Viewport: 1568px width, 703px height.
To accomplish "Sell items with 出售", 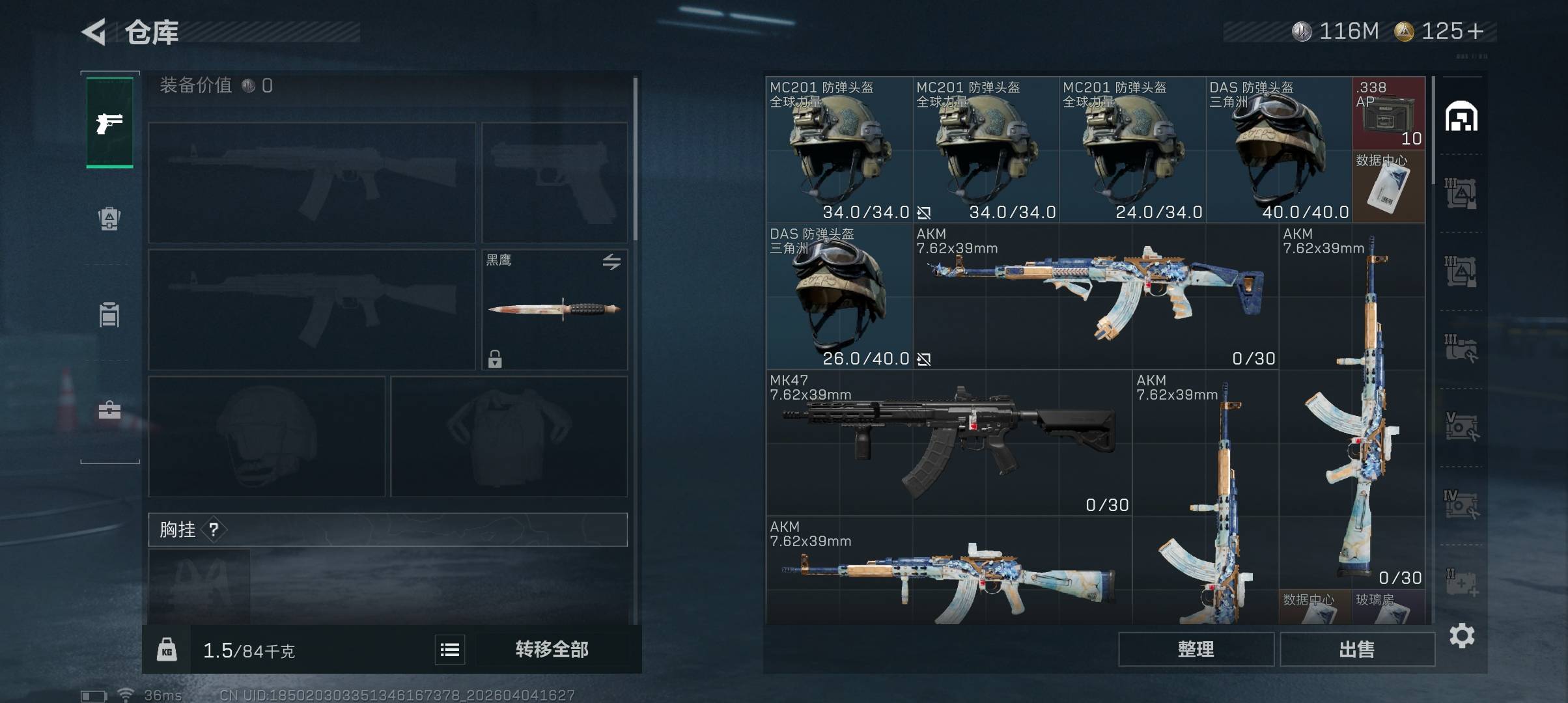I will coord(1357,650).
